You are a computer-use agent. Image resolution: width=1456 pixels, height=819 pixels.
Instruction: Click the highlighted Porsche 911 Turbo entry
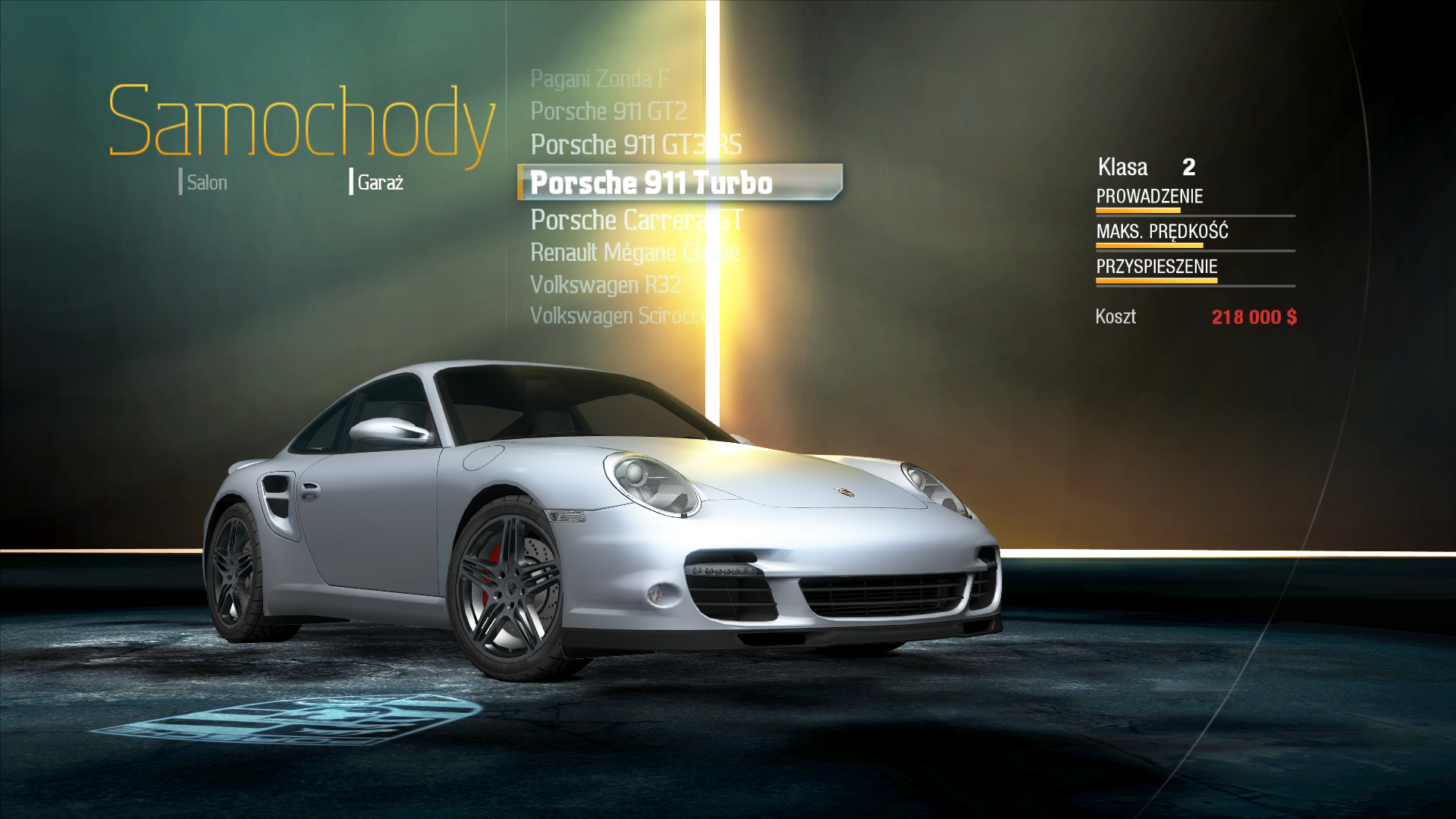click(x=651, y=183)
